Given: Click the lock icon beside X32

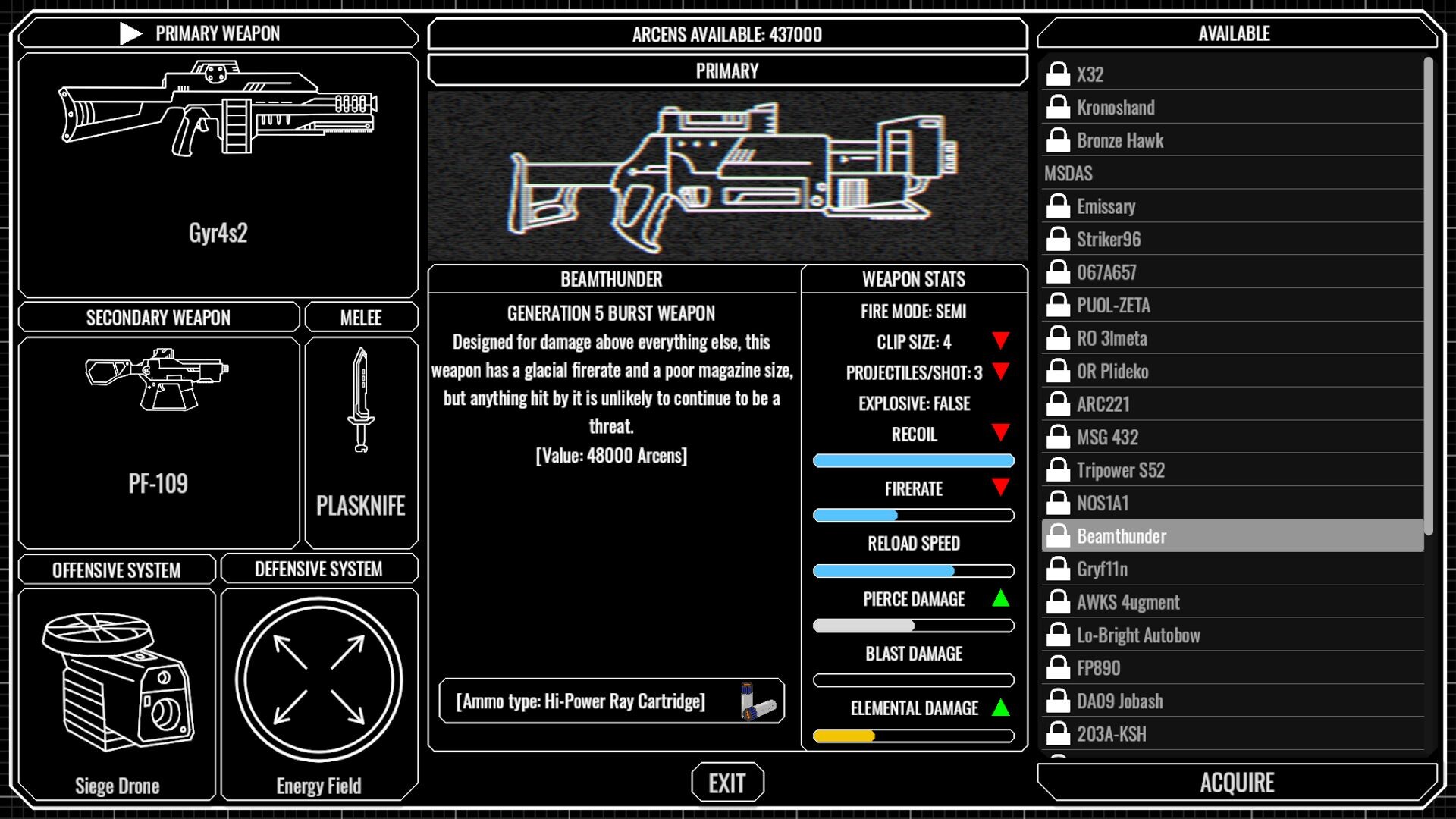Looking at the screenshot, I should (1057, 74).
